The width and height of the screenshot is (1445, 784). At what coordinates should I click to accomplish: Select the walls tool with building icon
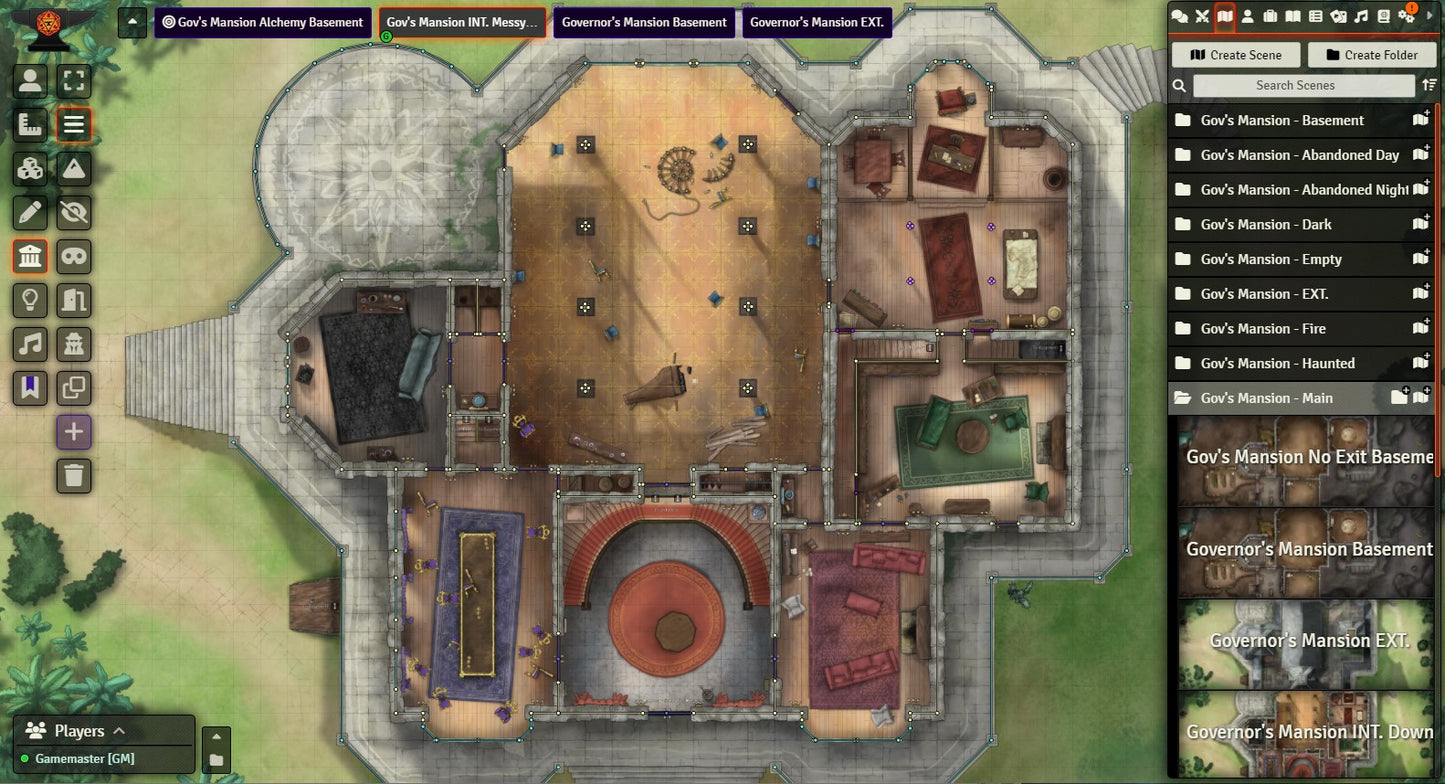click(x=31, y=257)
